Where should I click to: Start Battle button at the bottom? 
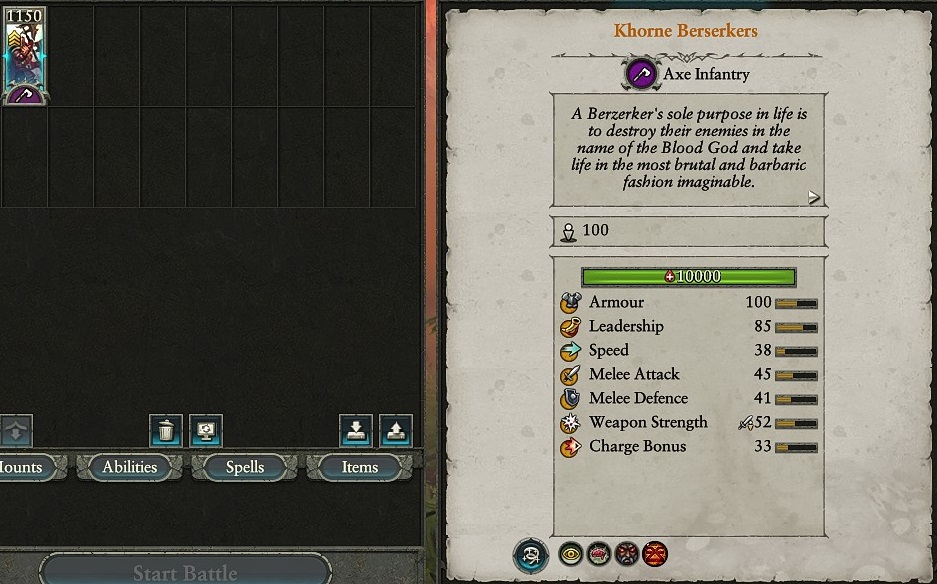[185, 572]
